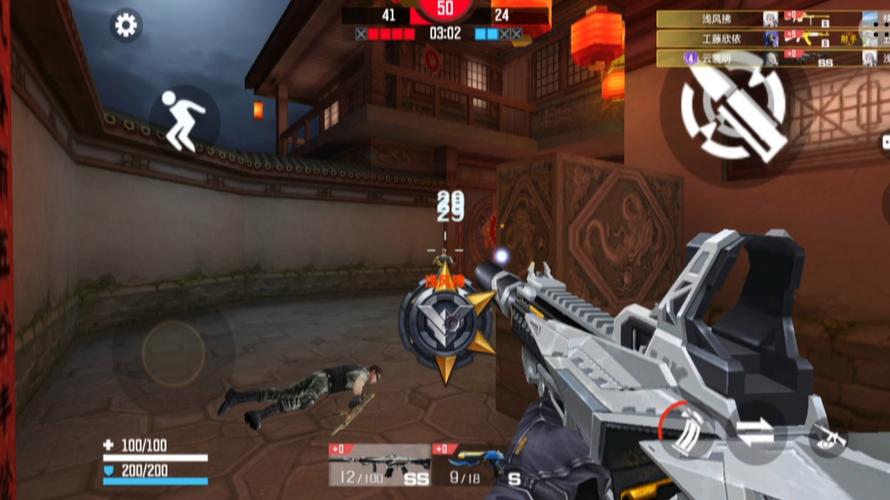The image size is (890, 500).
Task: Swap weapons with the double-arrow button
Action: 756,434
